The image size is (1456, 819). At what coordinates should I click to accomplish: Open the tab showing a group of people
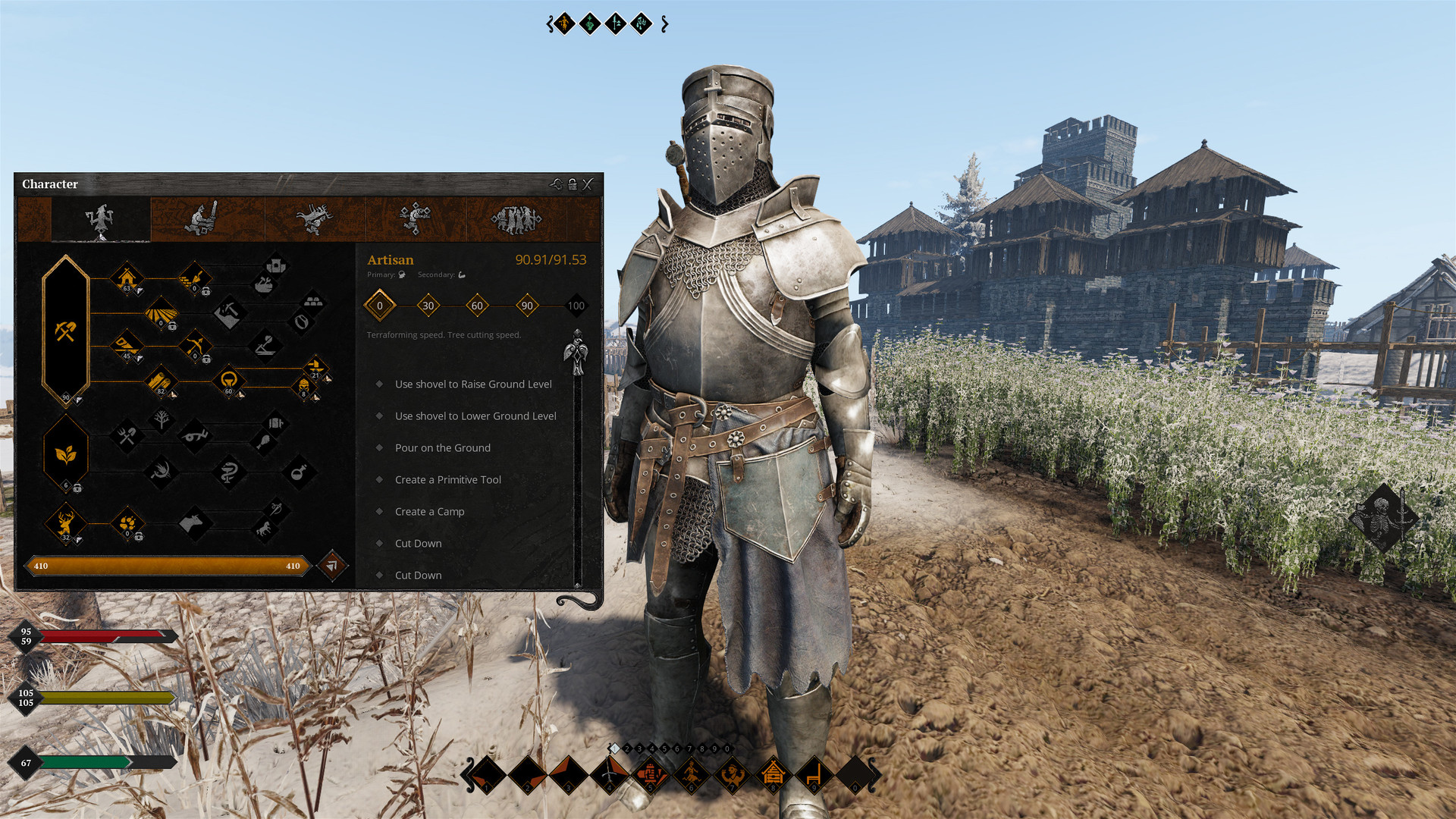click(516, 219)
